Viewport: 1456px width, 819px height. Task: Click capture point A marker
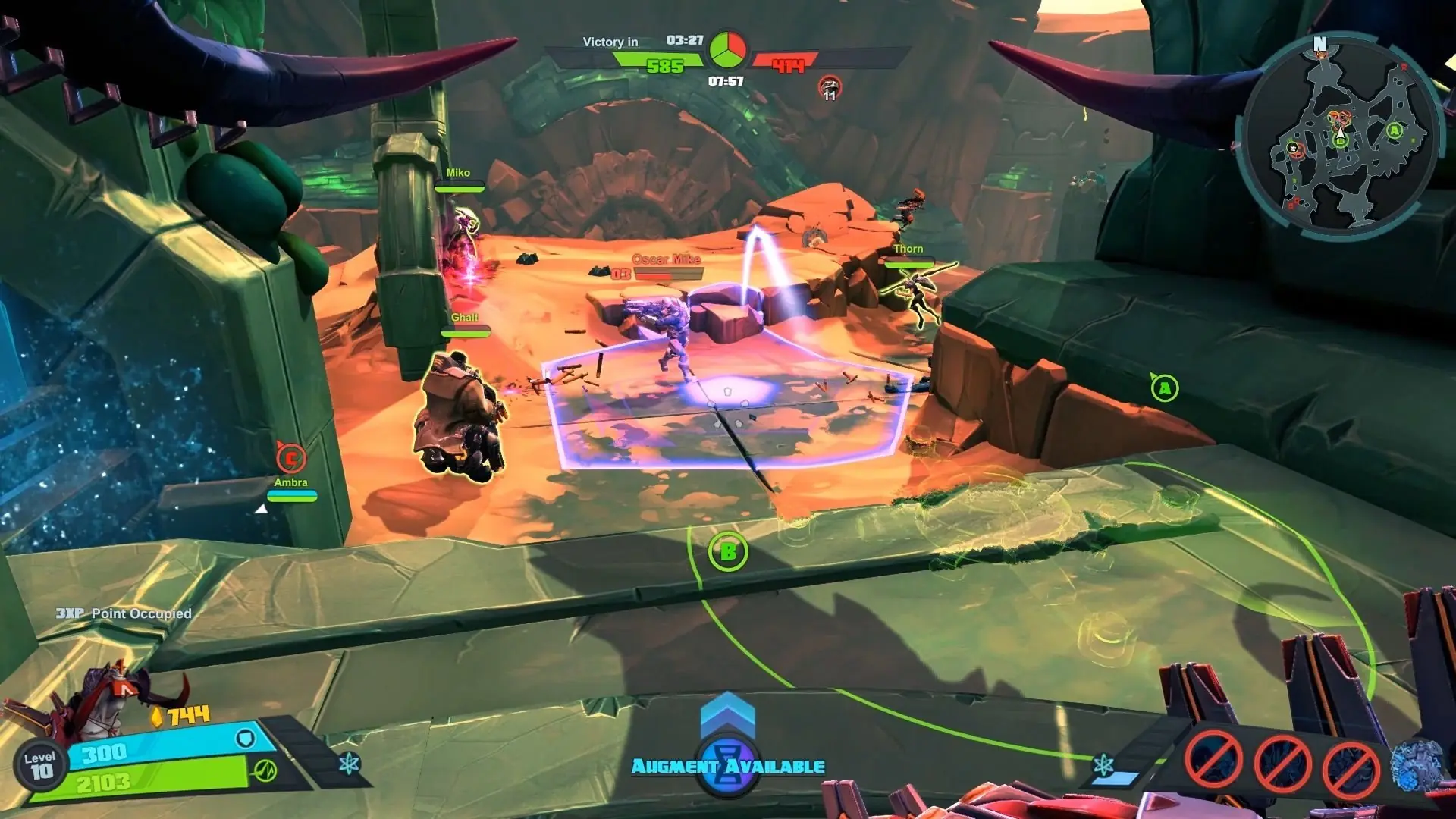pos(1164,389)
